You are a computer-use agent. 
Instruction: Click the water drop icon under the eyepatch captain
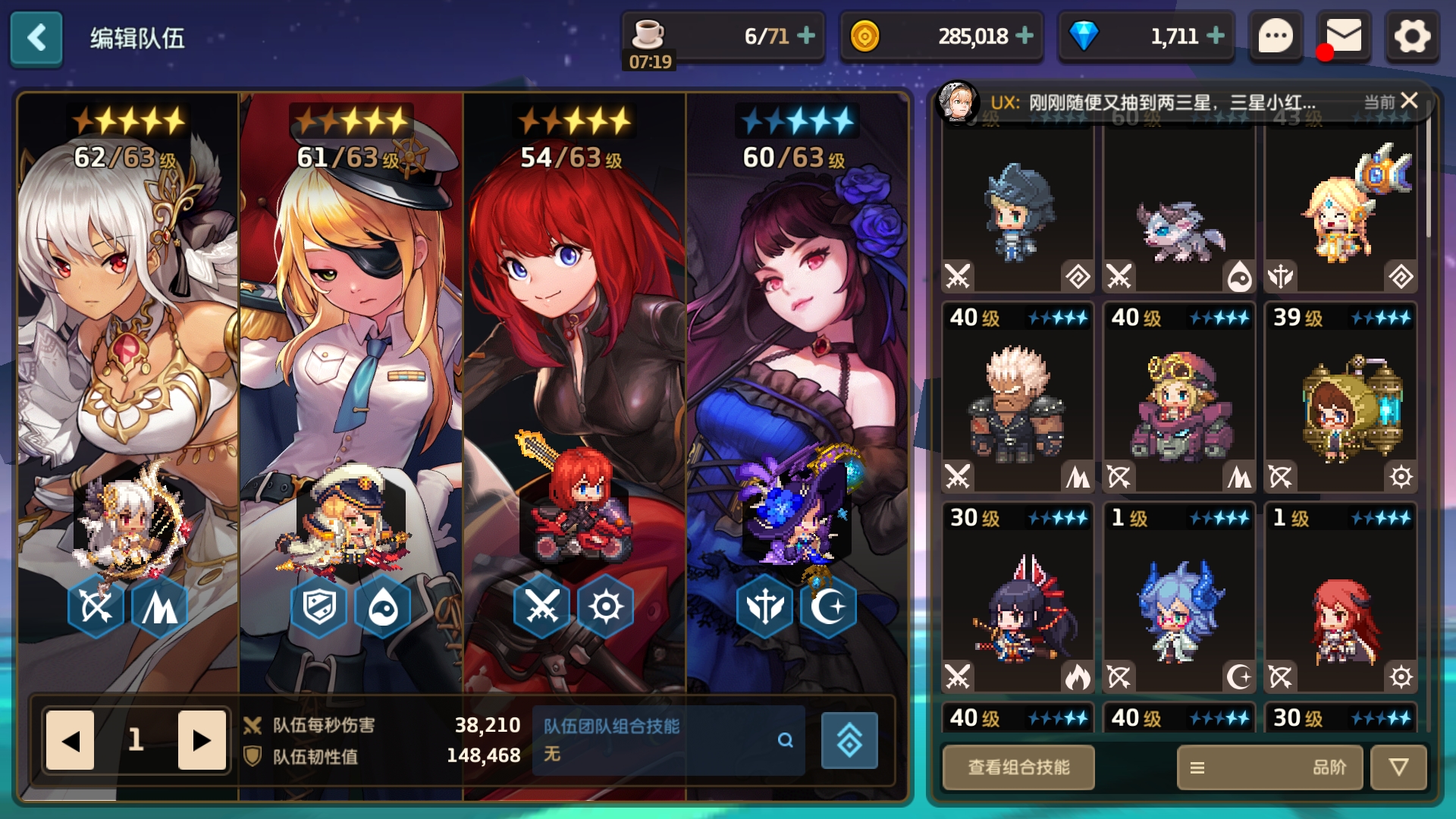pos(383,605)
